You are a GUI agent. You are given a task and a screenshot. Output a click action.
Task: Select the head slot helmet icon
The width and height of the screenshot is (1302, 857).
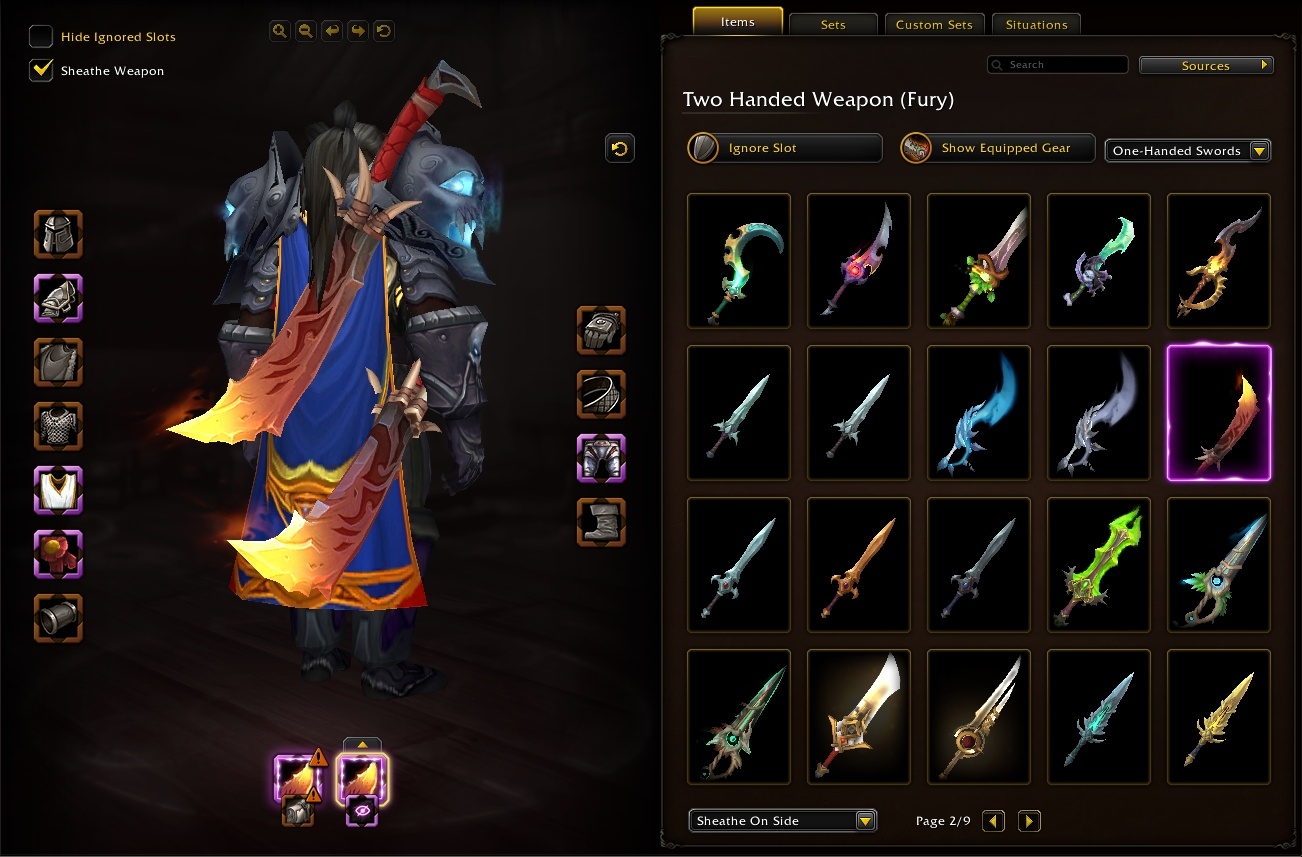[x=58, y=235]
